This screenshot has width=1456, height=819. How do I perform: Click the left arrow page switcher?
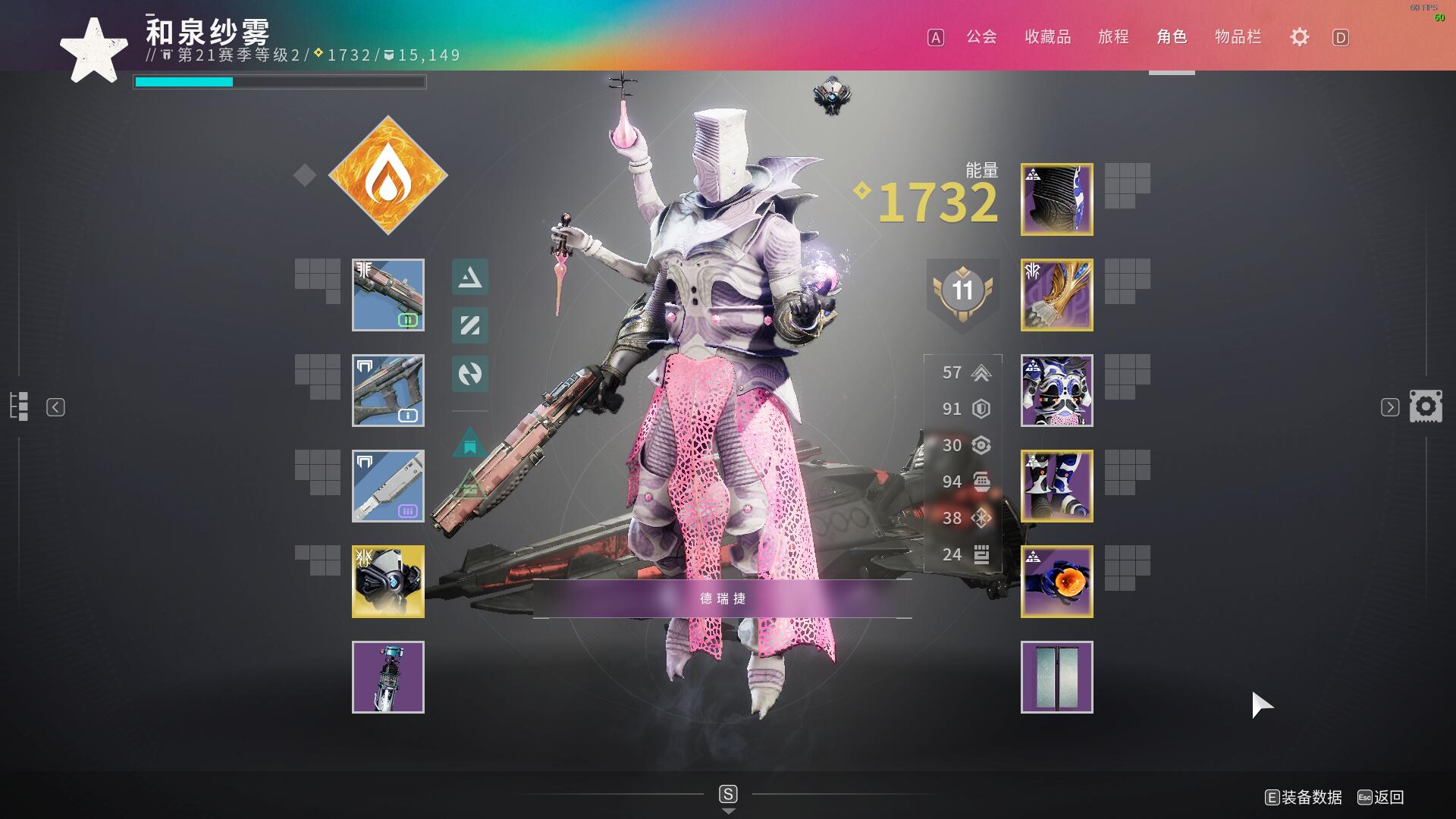point(55,407)
